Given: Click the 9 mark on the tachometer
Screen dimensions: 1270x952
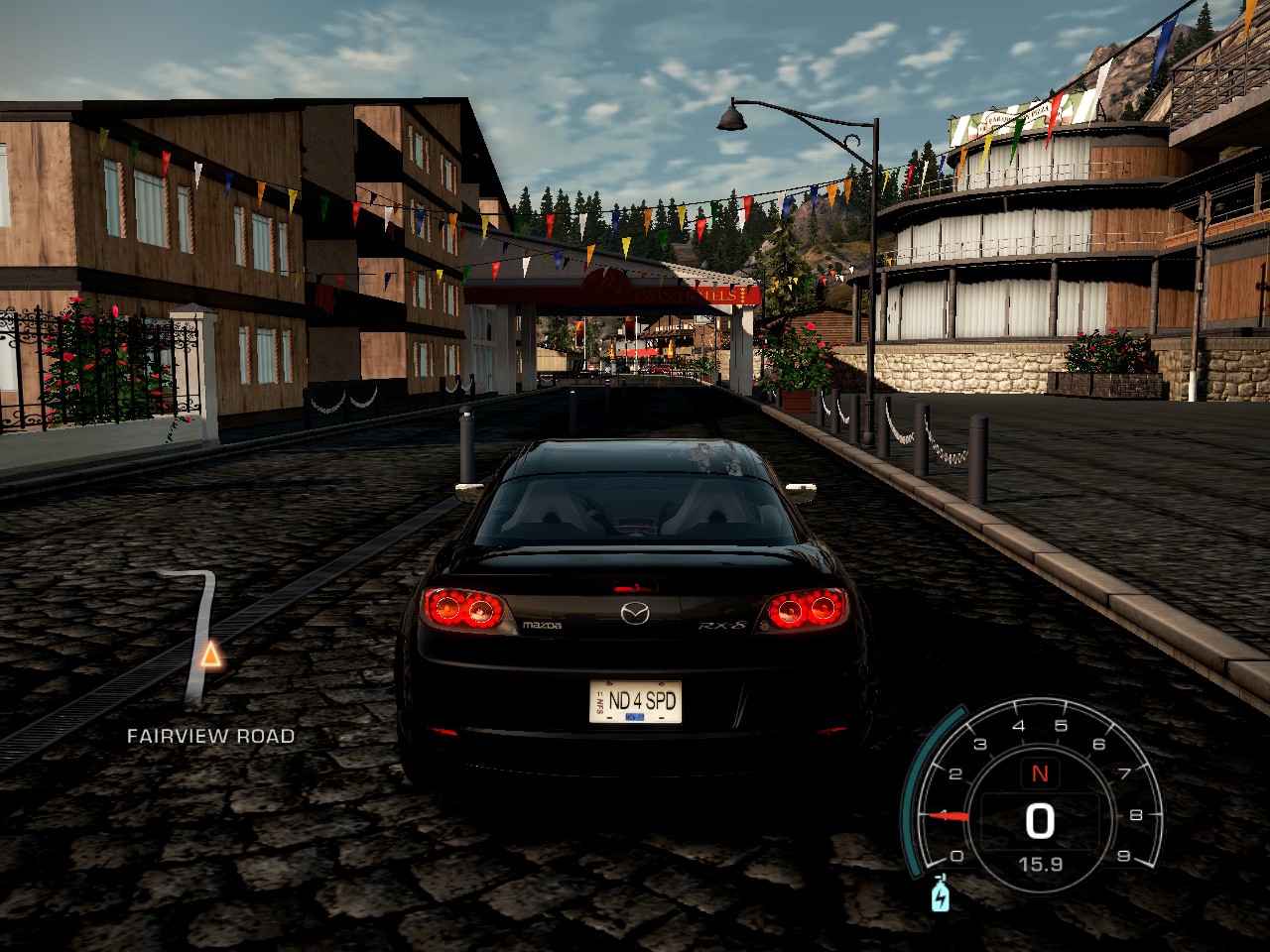Looking at the screenshot, I should [x=1124, y=857].
